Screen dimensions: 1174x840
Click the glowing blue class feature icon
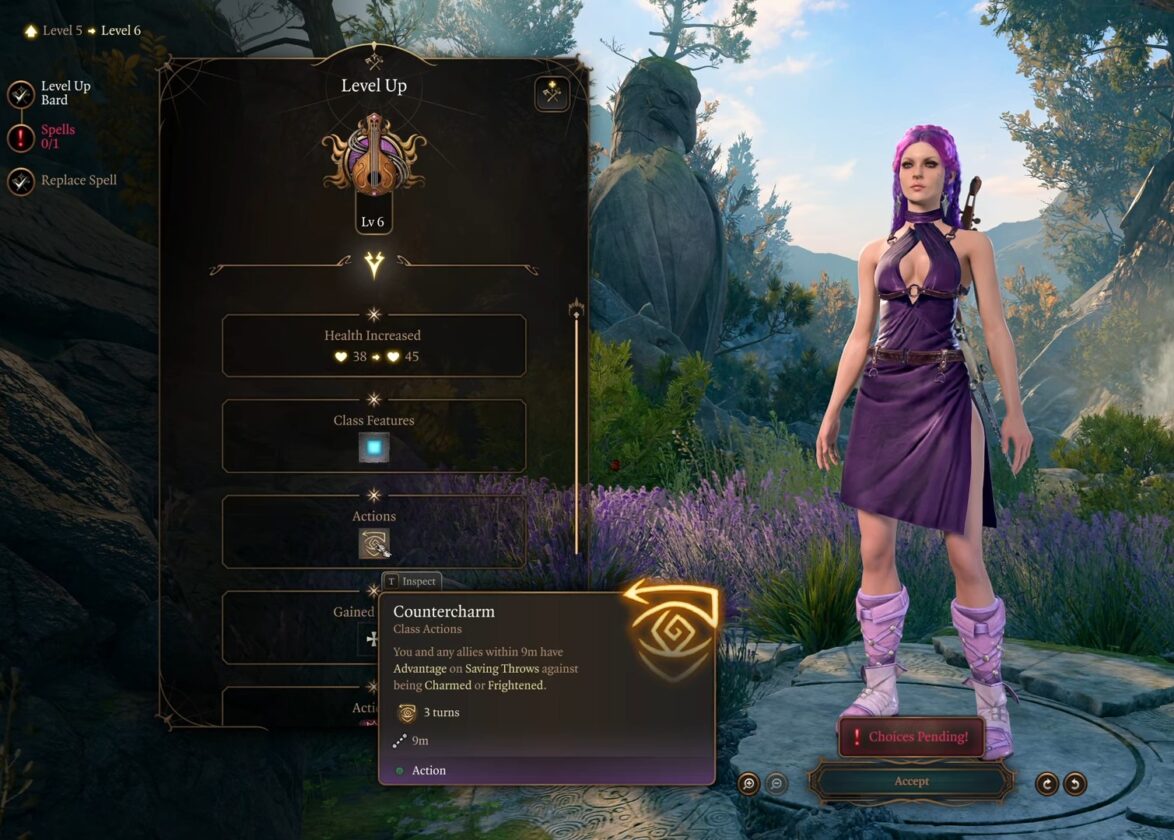point(374,448)
